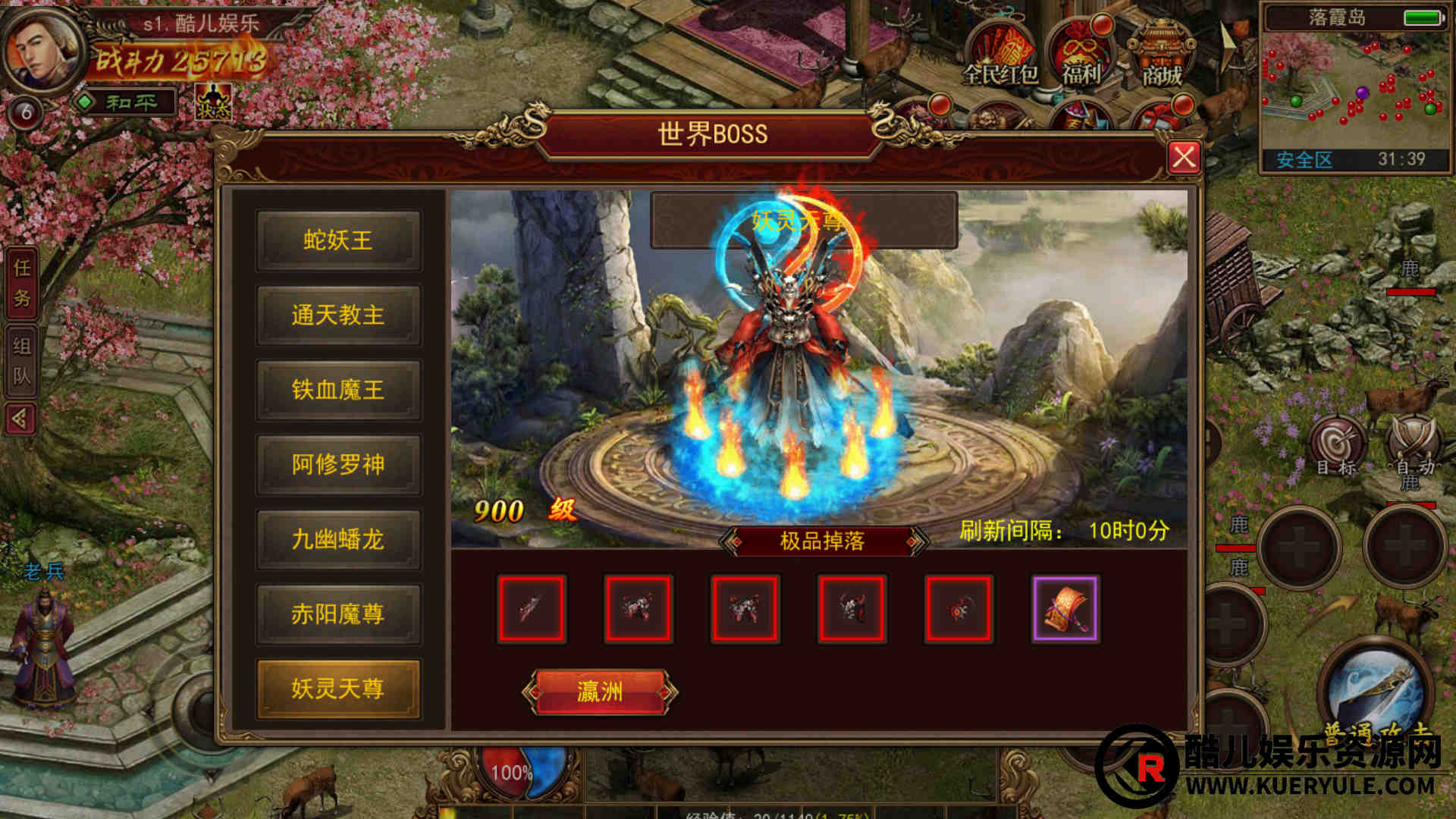Open the 九幽蟠龙 boss entry
This screenshot has width=1456, height=819.
(338, 539)
